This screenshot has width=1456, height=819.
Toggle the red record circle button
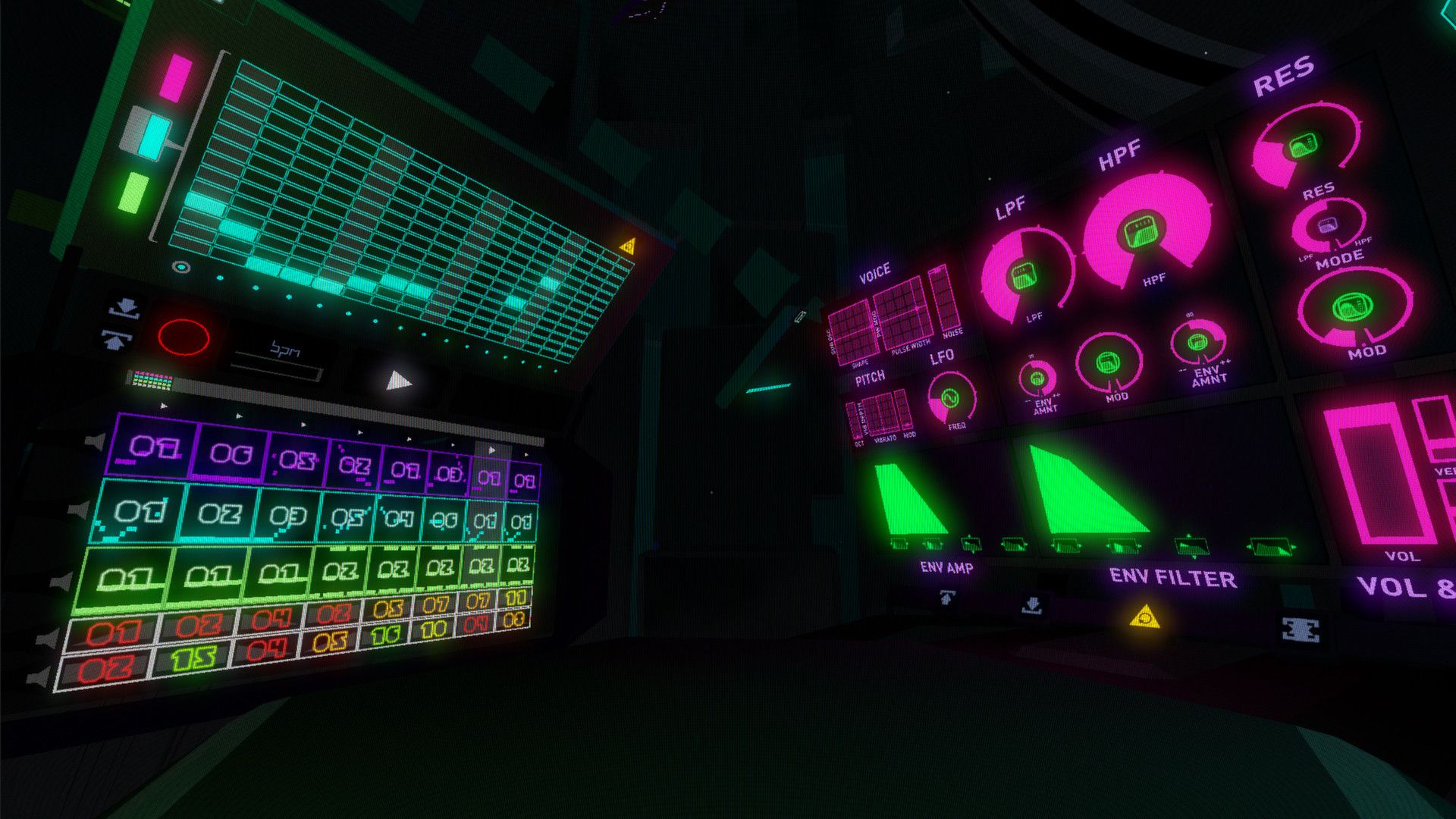coord(184,337)
